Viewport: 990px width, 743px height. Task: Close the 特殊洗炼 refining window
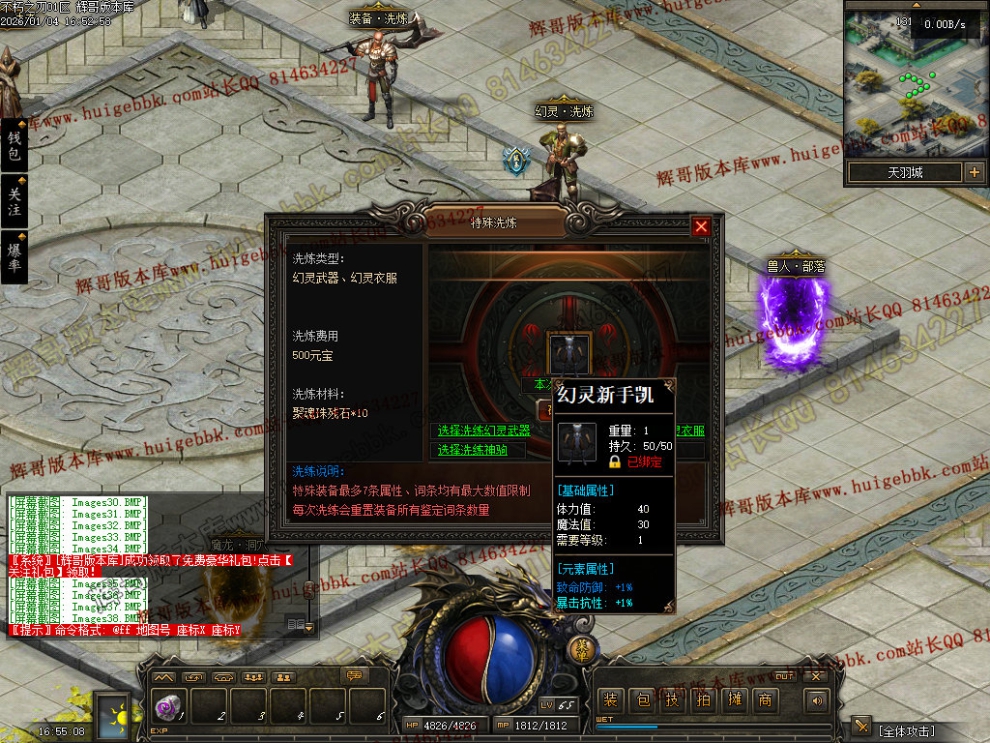point(701,227)
